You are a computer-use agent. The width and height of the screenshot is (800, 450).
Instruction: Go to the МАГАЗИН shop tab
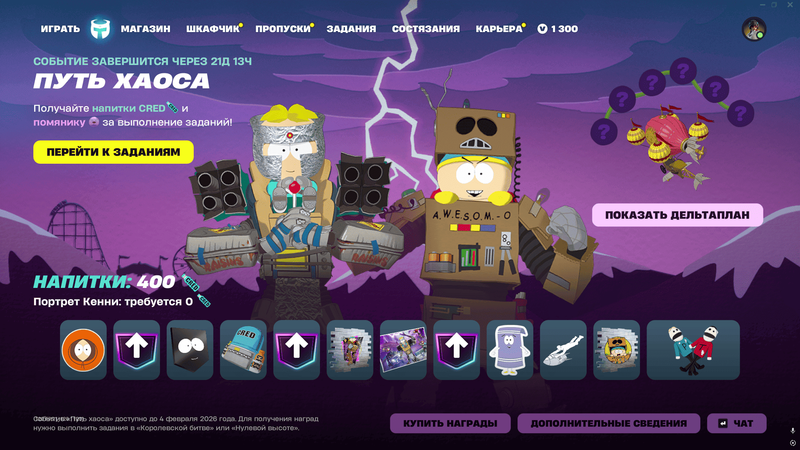point(146,29)
